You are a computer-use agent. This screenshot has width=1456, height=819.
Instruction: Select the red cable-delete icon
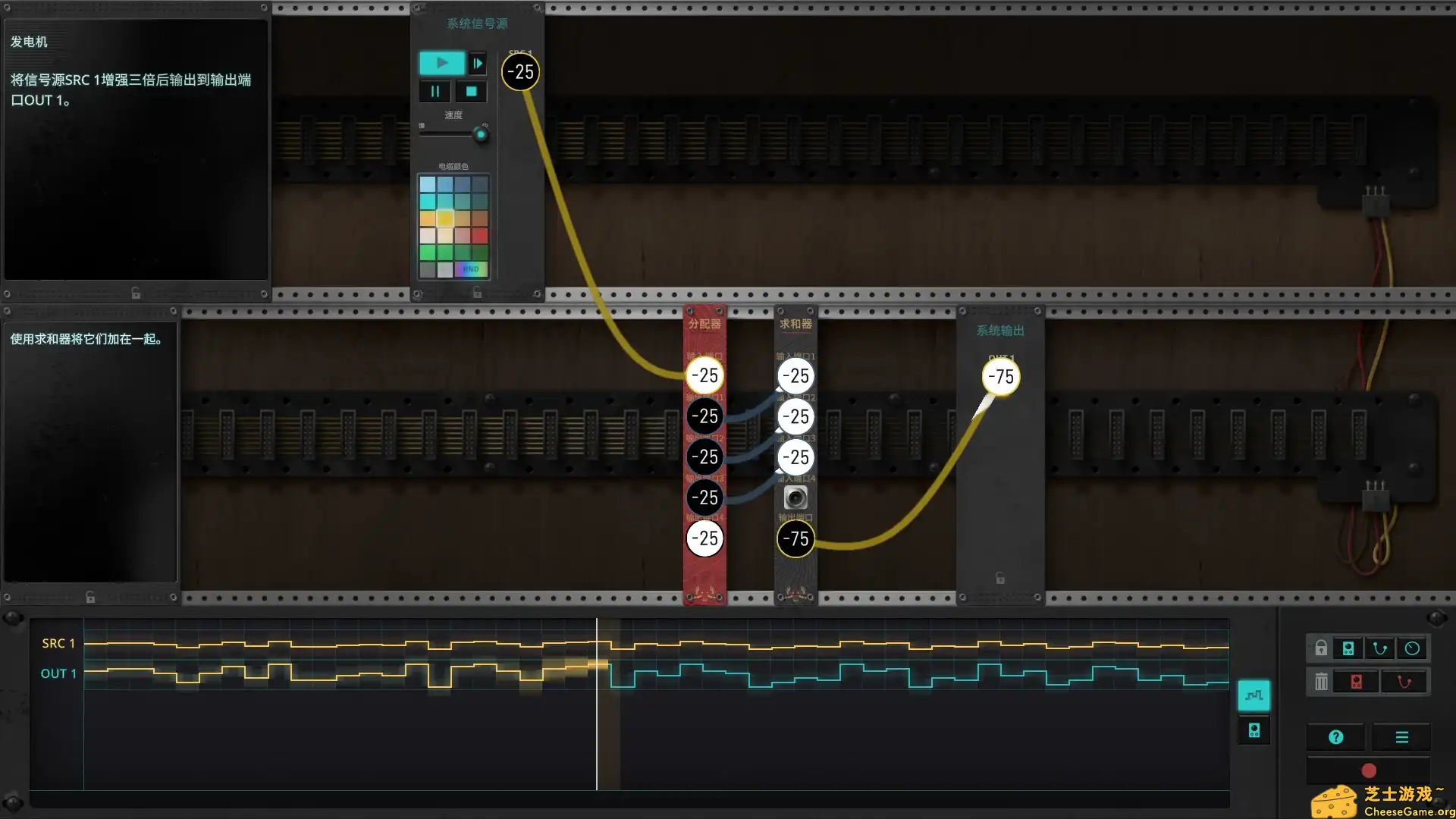(1404, 682)
